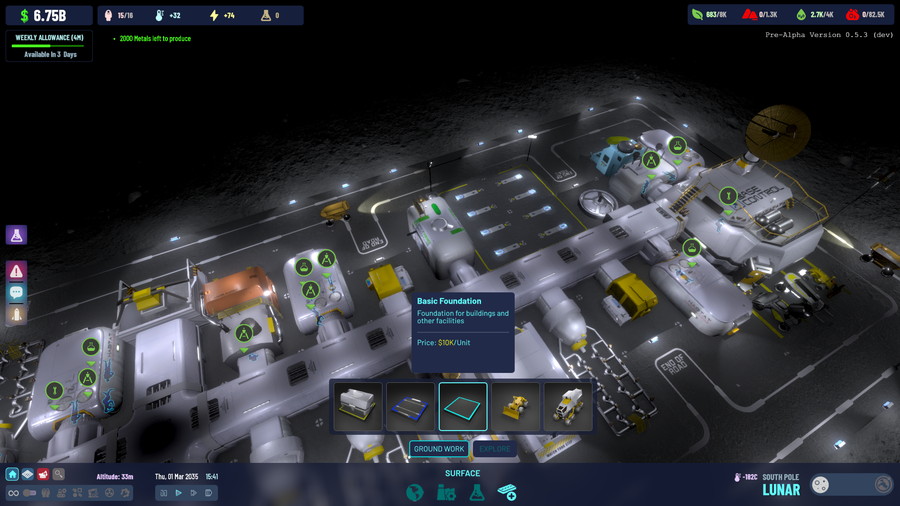The width and height of the screenshot is (900, 506).
Task: Click the globe icon in bottom bar
Action: (415, 492)
